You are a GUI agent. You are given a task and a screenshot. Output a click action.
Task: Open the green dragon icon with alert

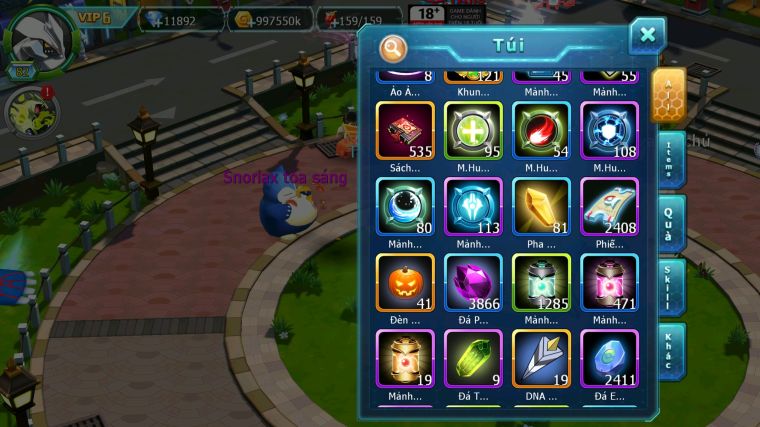[28, 112]
